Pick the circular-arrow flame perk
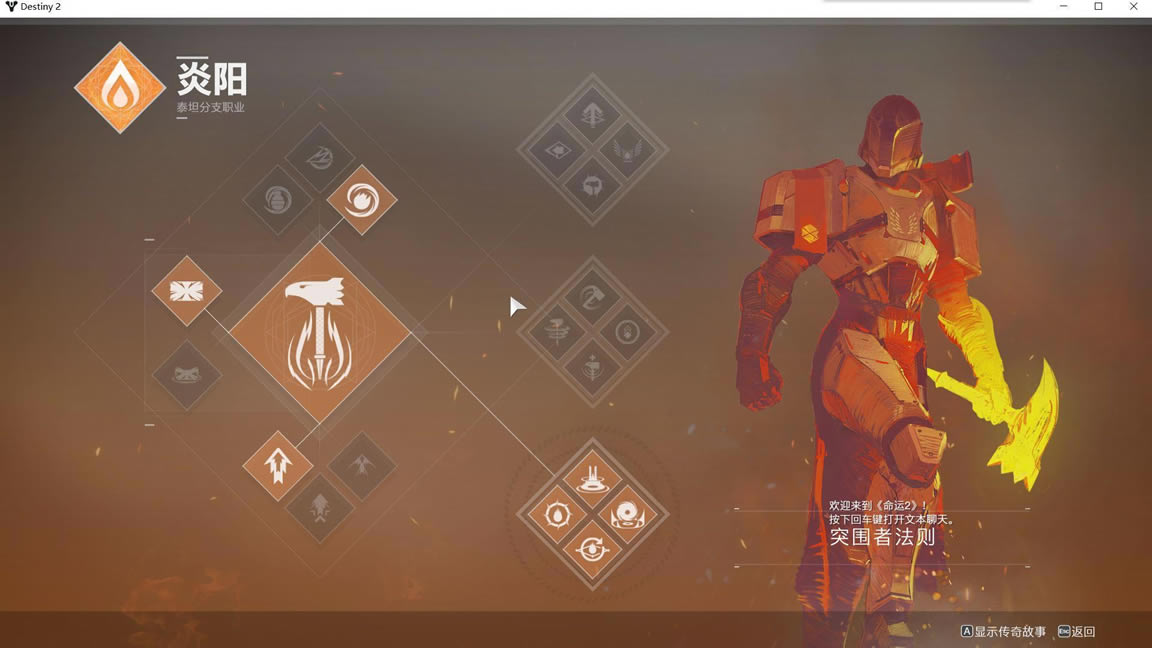Screen dimensions: 1152x648 [592, 550]
